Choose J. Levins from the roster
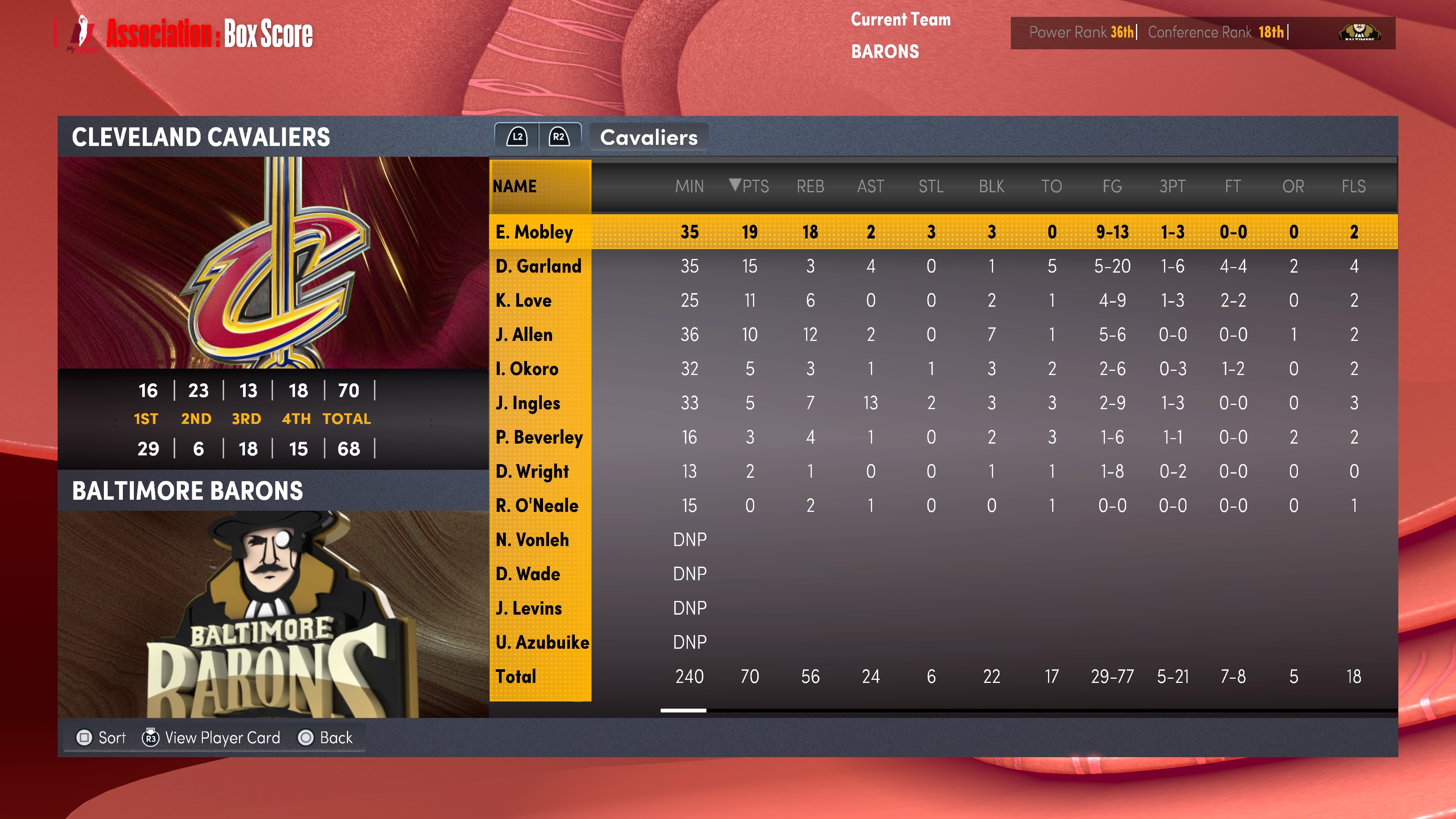Image resolution: width=1456 pixels, height=819 pixels. click(529, 608)
